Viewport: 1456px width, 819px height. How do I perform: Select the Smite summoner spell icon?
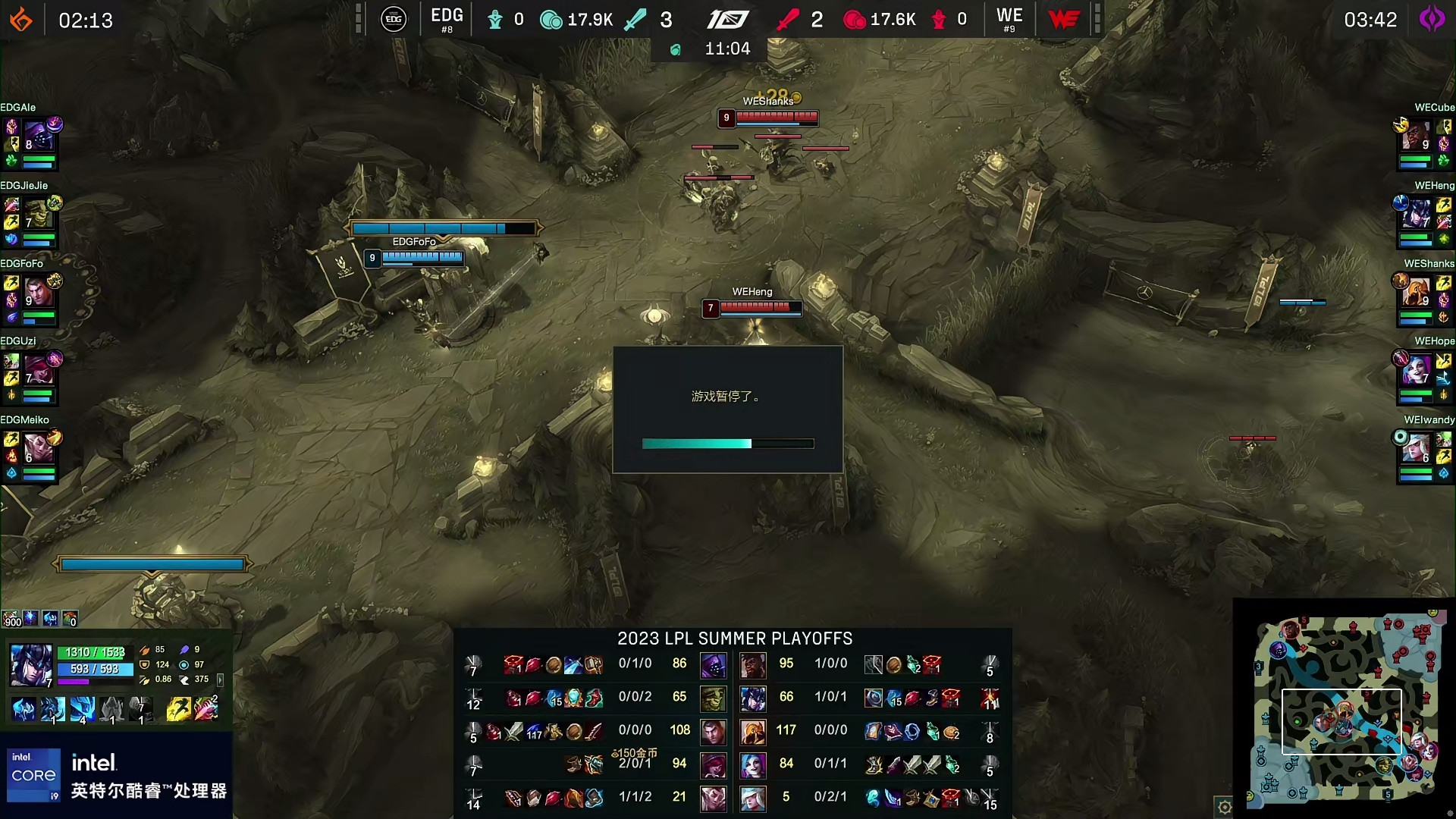pyautogui.click(x=206, y=709)
